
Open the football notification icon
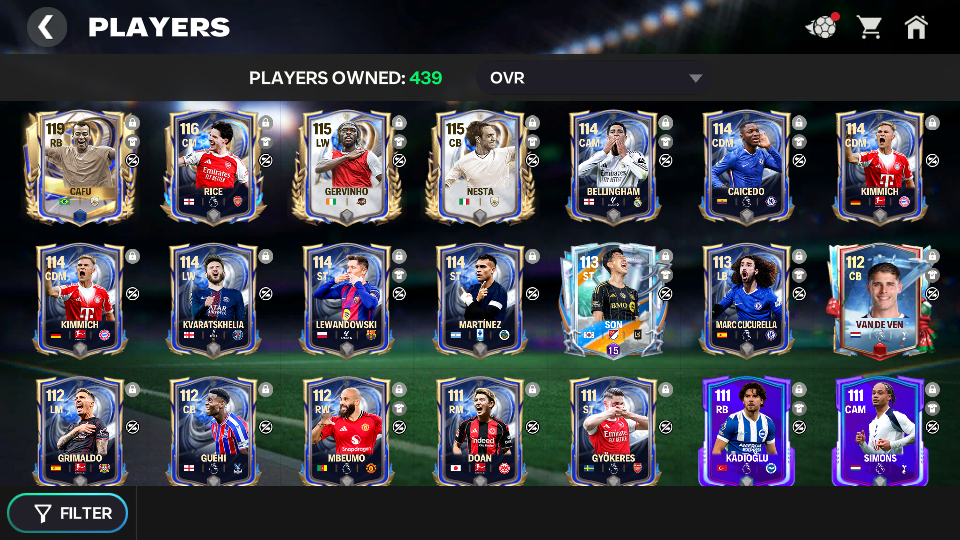pyautogui.click(x=821, y=27)
